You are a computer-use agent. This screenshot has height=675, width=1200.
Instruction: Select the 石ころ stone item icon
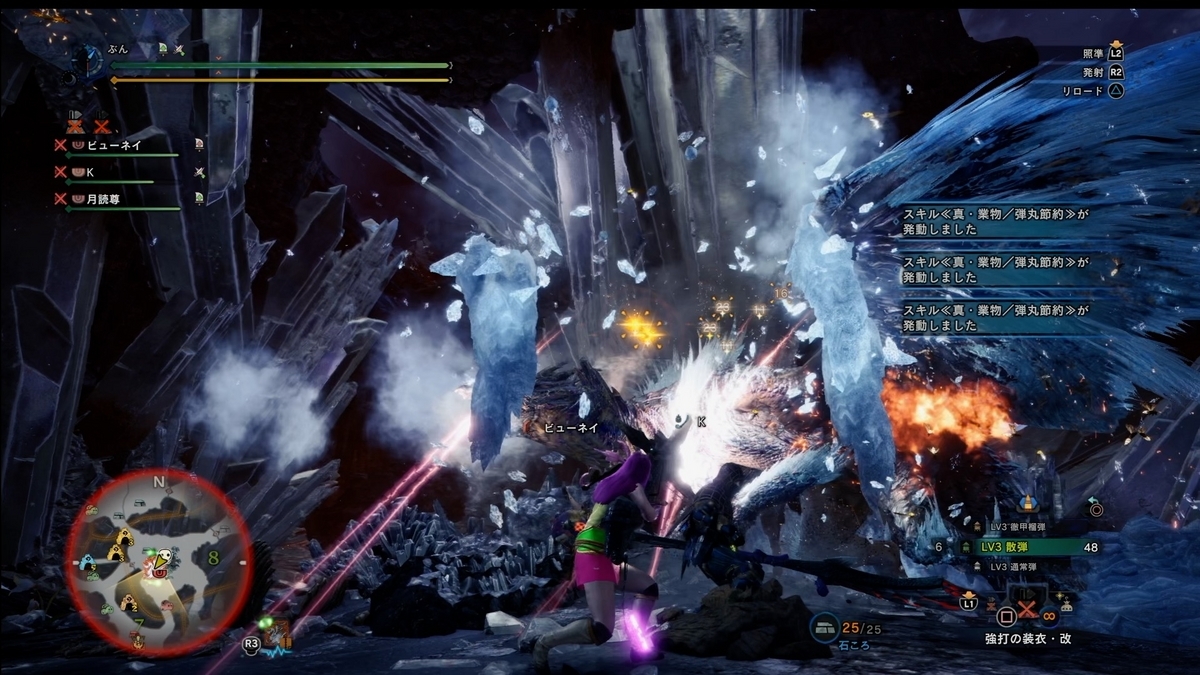click(x=825, y=628)
